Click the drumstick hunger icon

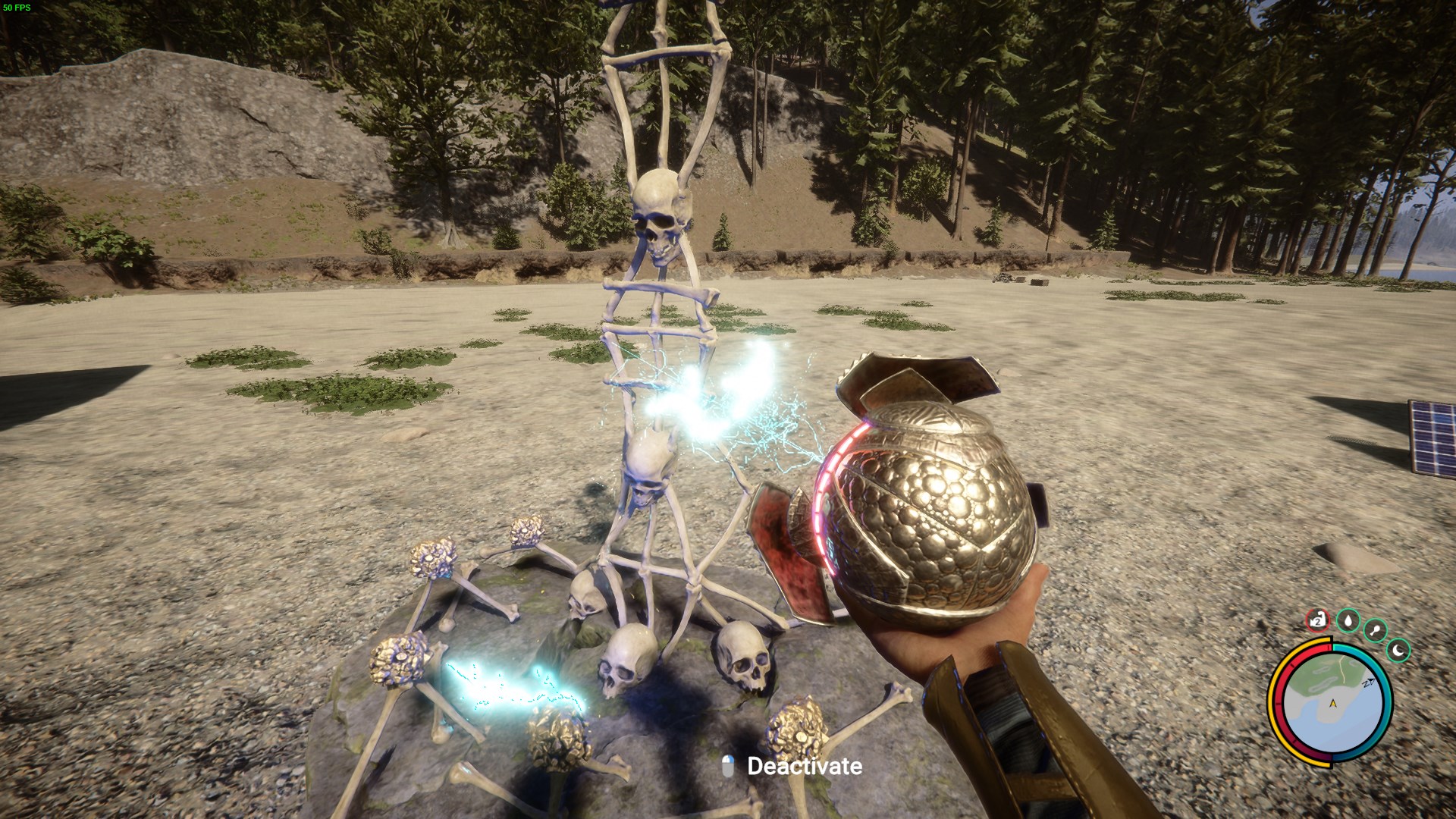click(x=1375, y=630)
